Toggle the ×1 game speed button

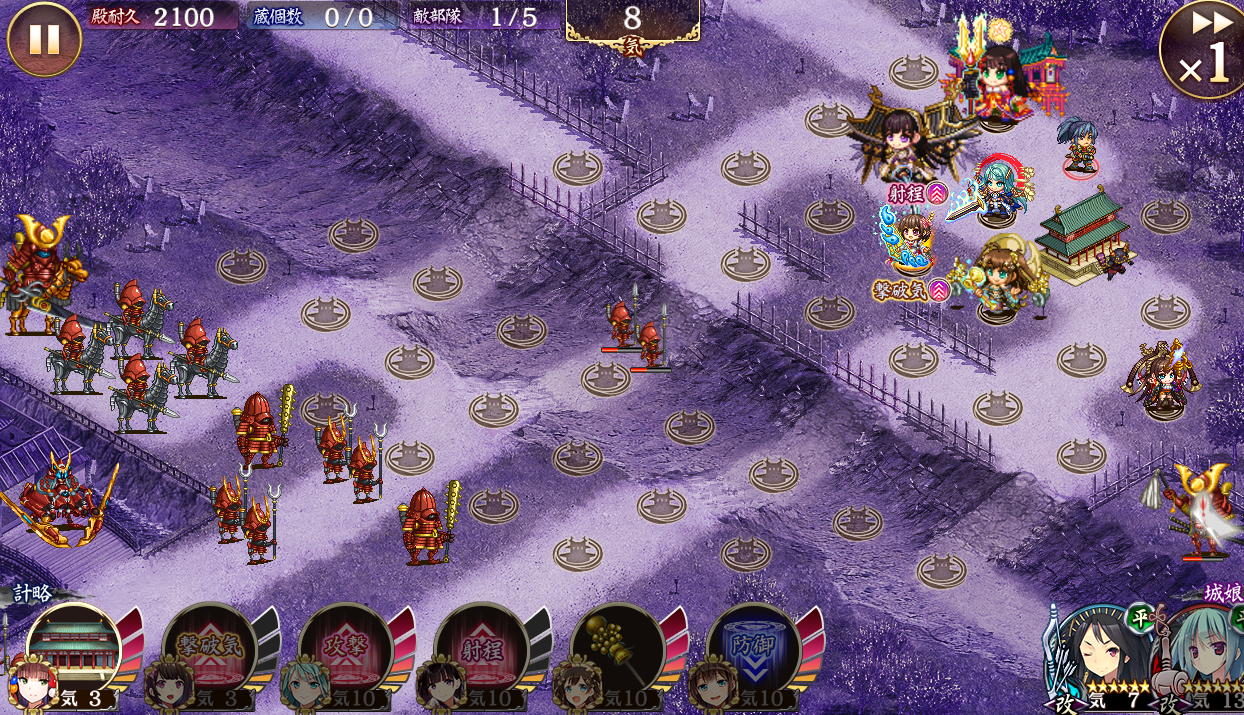[x=1201, y=50]
